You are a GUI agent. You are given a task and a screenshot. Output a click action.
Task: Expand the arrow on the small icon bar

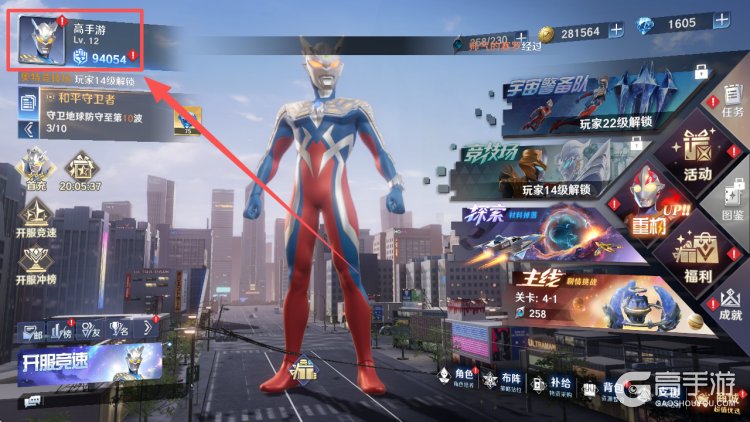tap(147, 327)
